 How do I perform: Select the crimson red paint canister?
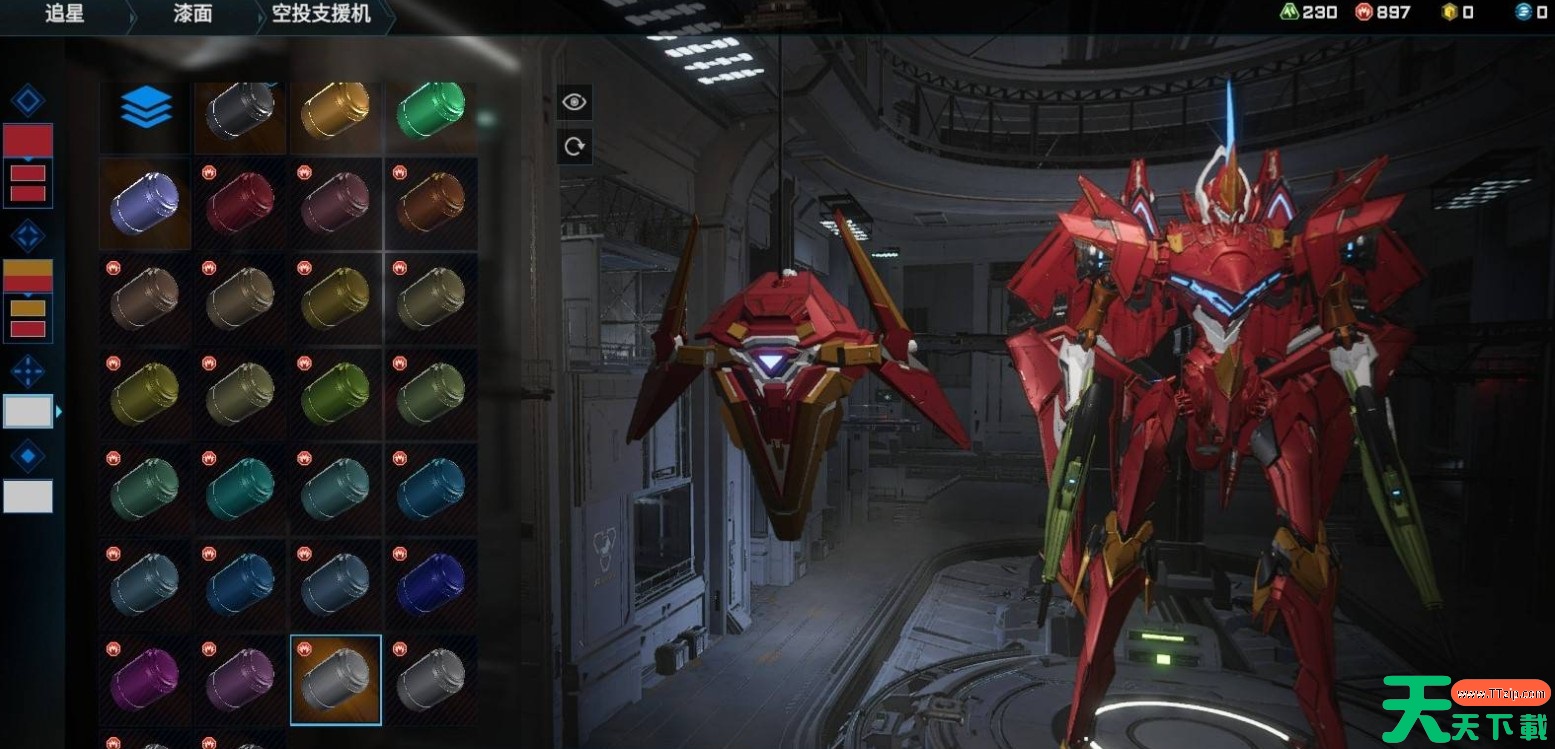[240, 203]
